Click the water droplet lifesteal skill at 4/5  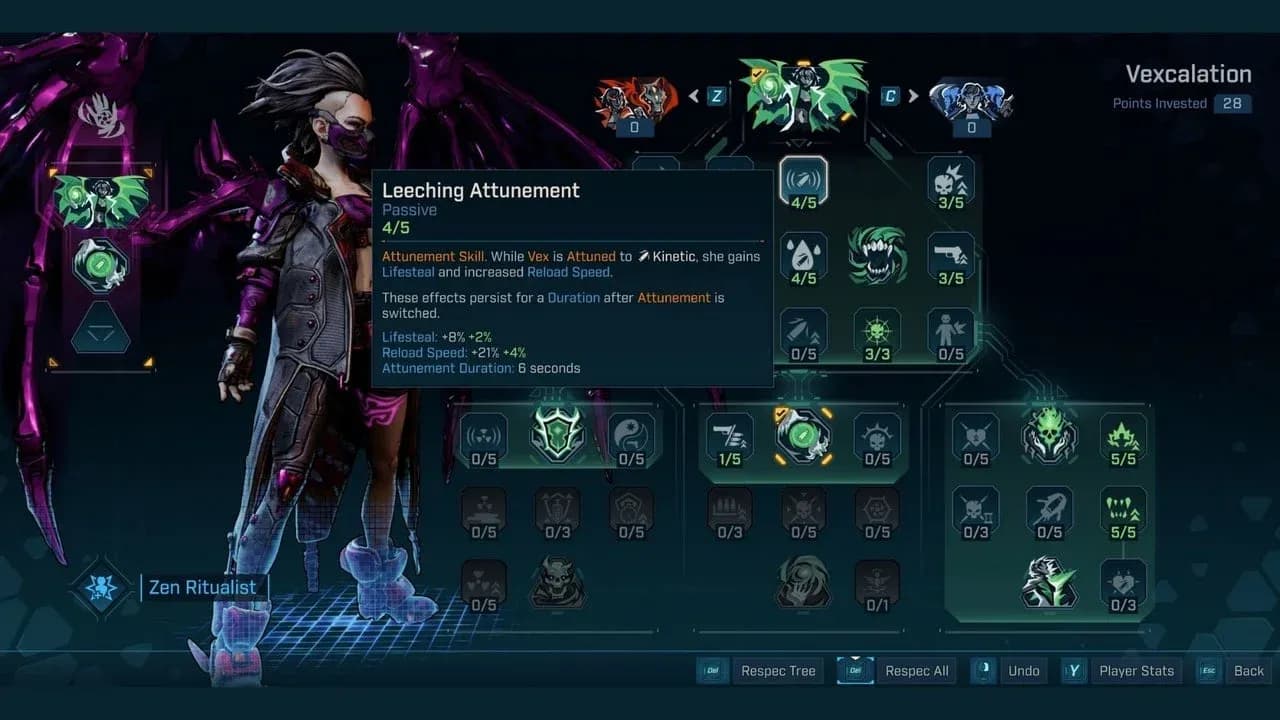[805, 250]
